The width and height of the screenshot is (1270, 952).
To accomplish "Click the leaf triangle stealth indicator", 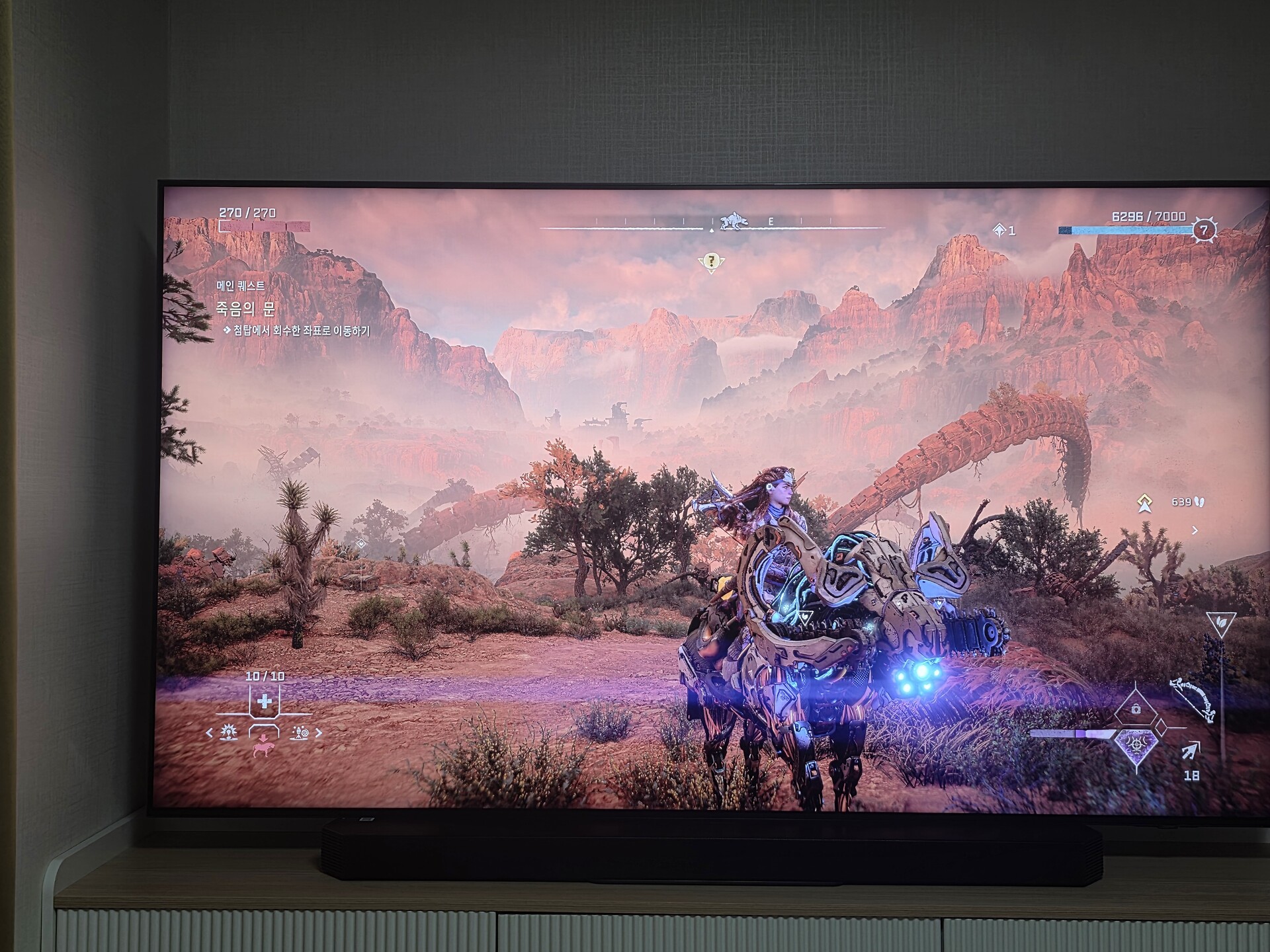I will pos(1220,623).
